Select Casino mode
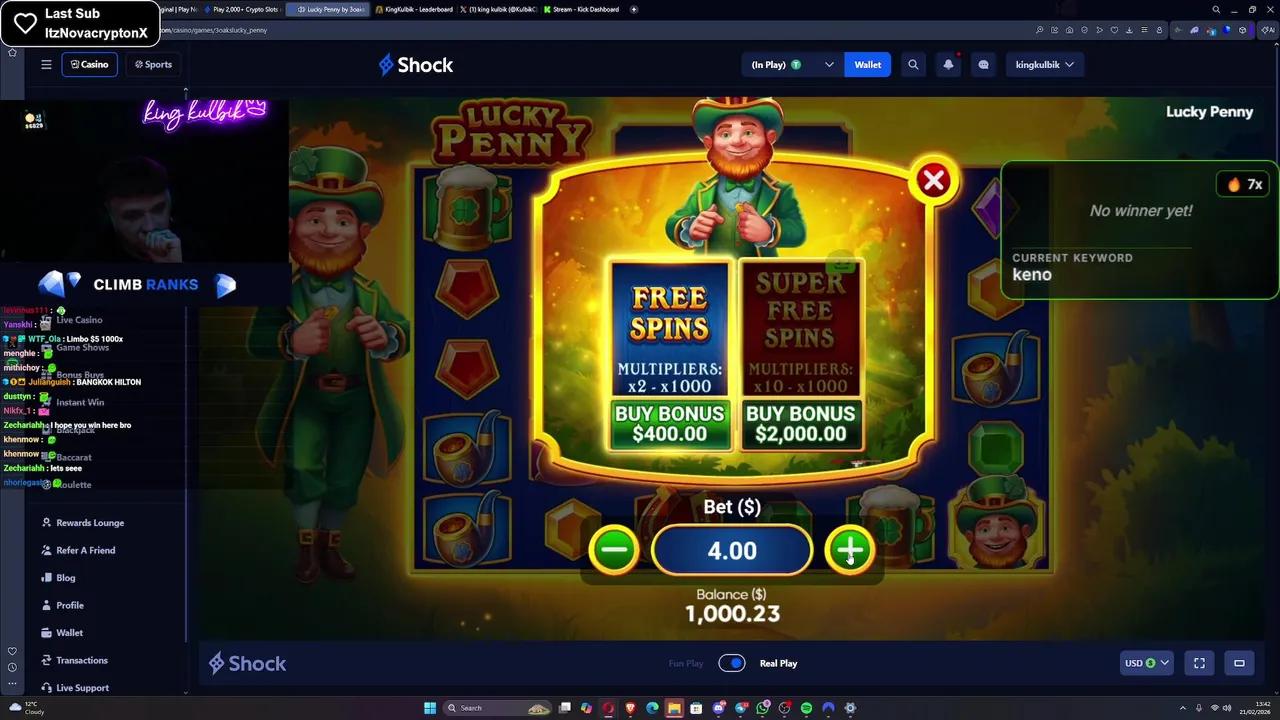The height and width of the screenshot is (720, 1280). point(90,64)
